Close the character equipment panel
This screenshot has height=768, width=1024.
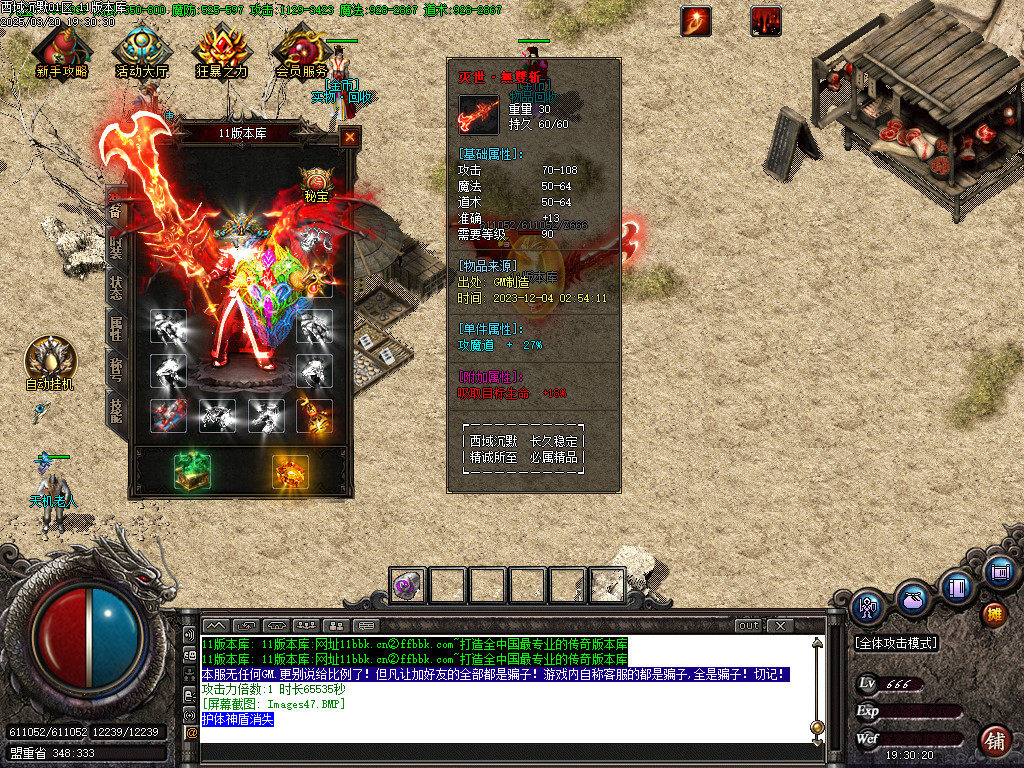[350, 138]
